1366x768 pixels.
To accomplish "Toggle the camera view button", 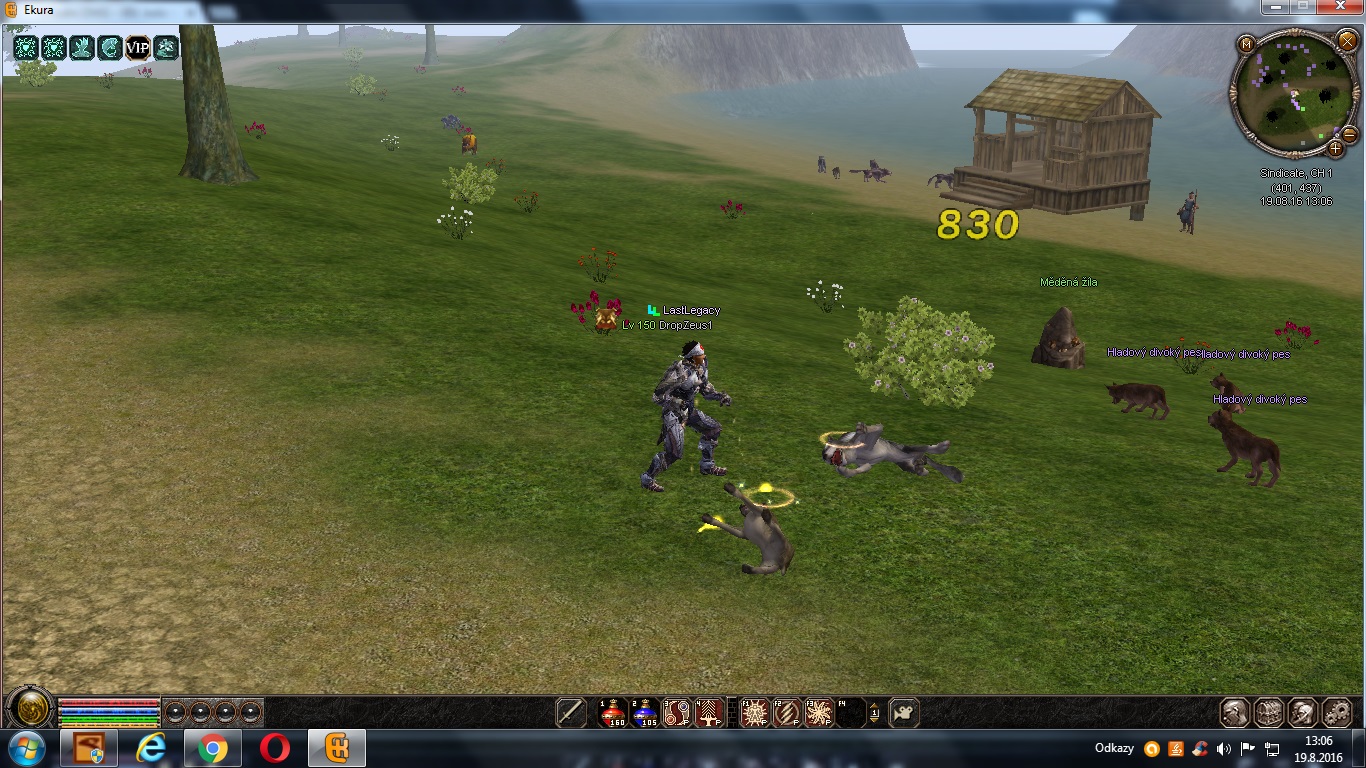I will pyautogui.click(x=903, y=712).
